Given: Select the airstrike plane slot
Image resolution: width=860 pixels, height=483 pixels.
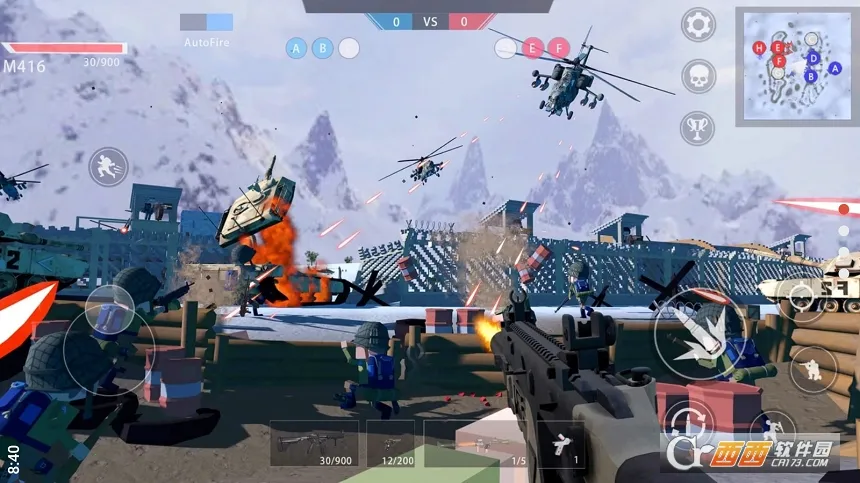Looking at the screenshot, I should (561, 443).
